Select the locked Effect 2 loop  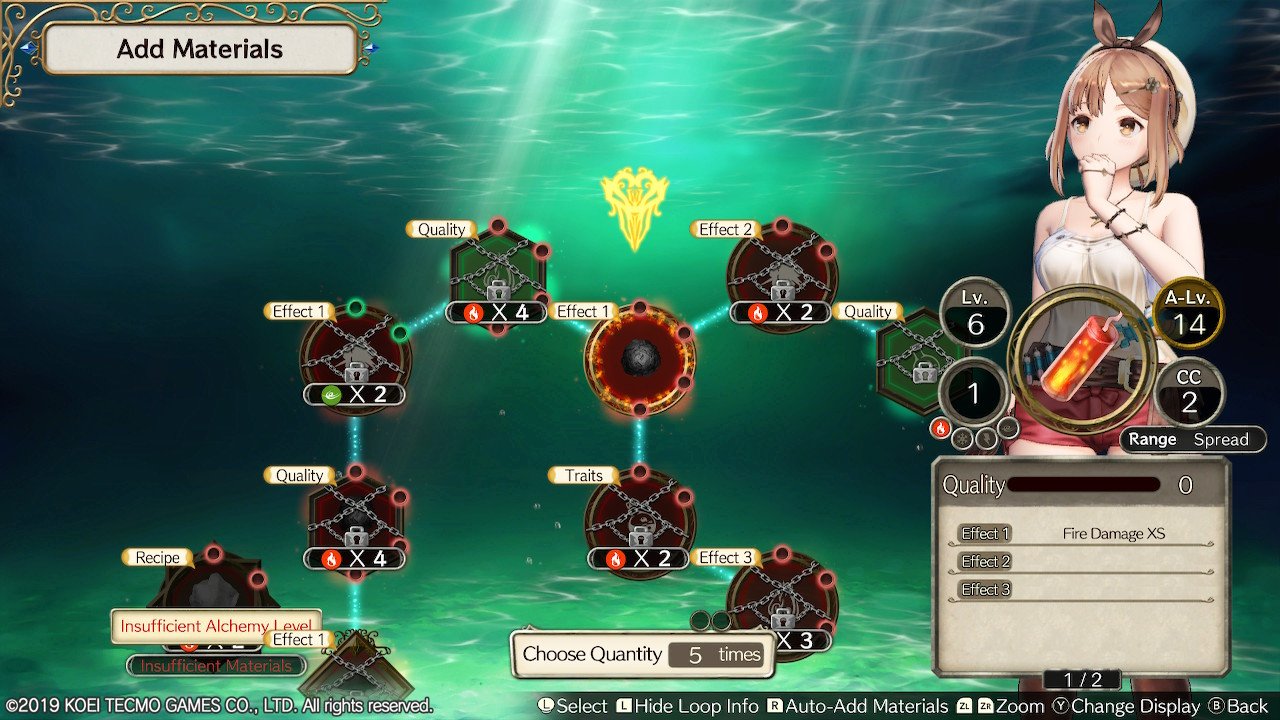[x=782, y=274]
